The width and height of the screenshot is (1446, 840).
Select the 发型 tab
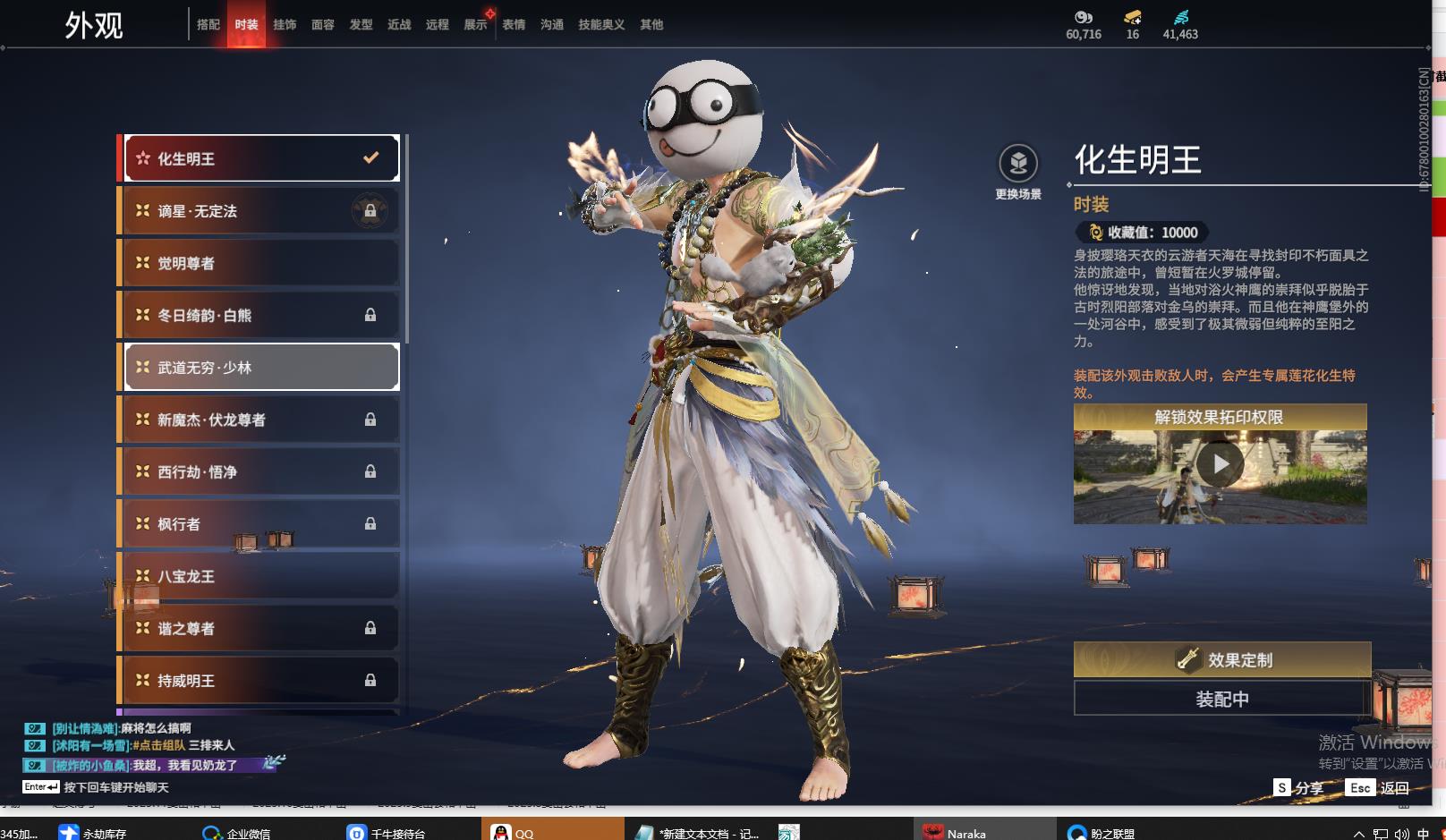361,25
